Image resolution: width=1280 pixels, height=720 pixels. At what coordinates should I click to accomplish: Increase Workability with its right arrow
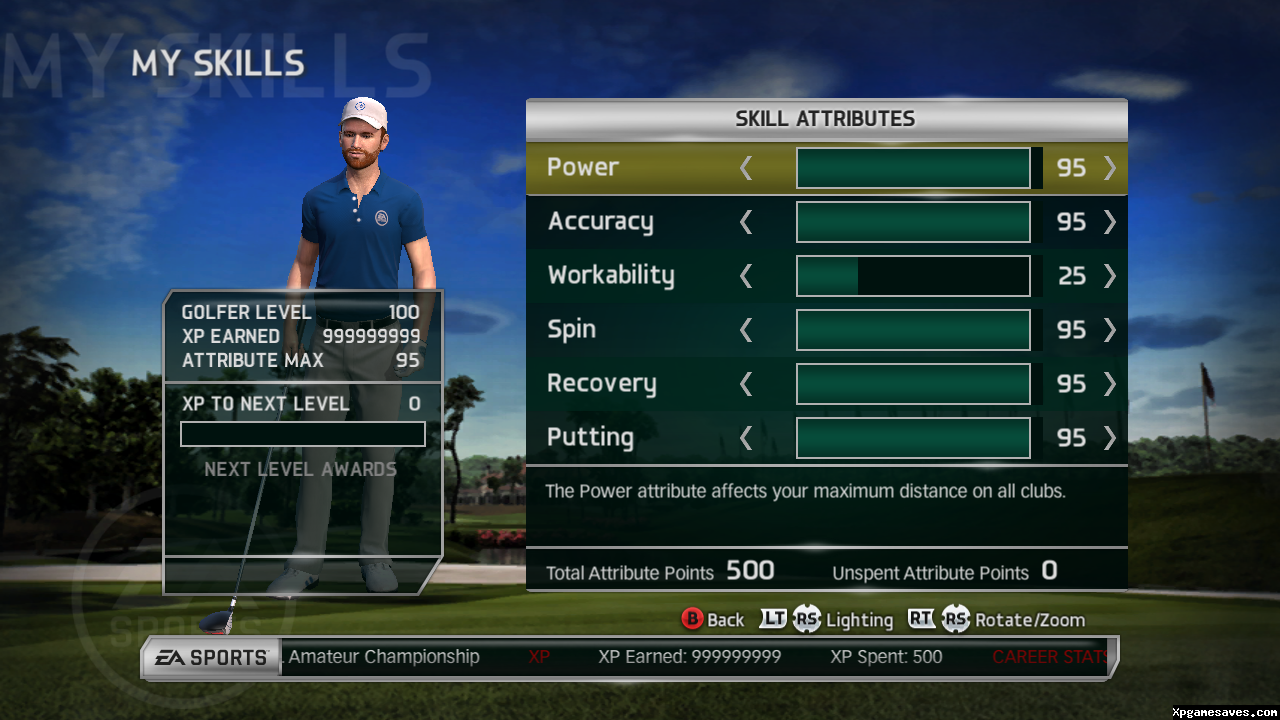[1109, 276]
